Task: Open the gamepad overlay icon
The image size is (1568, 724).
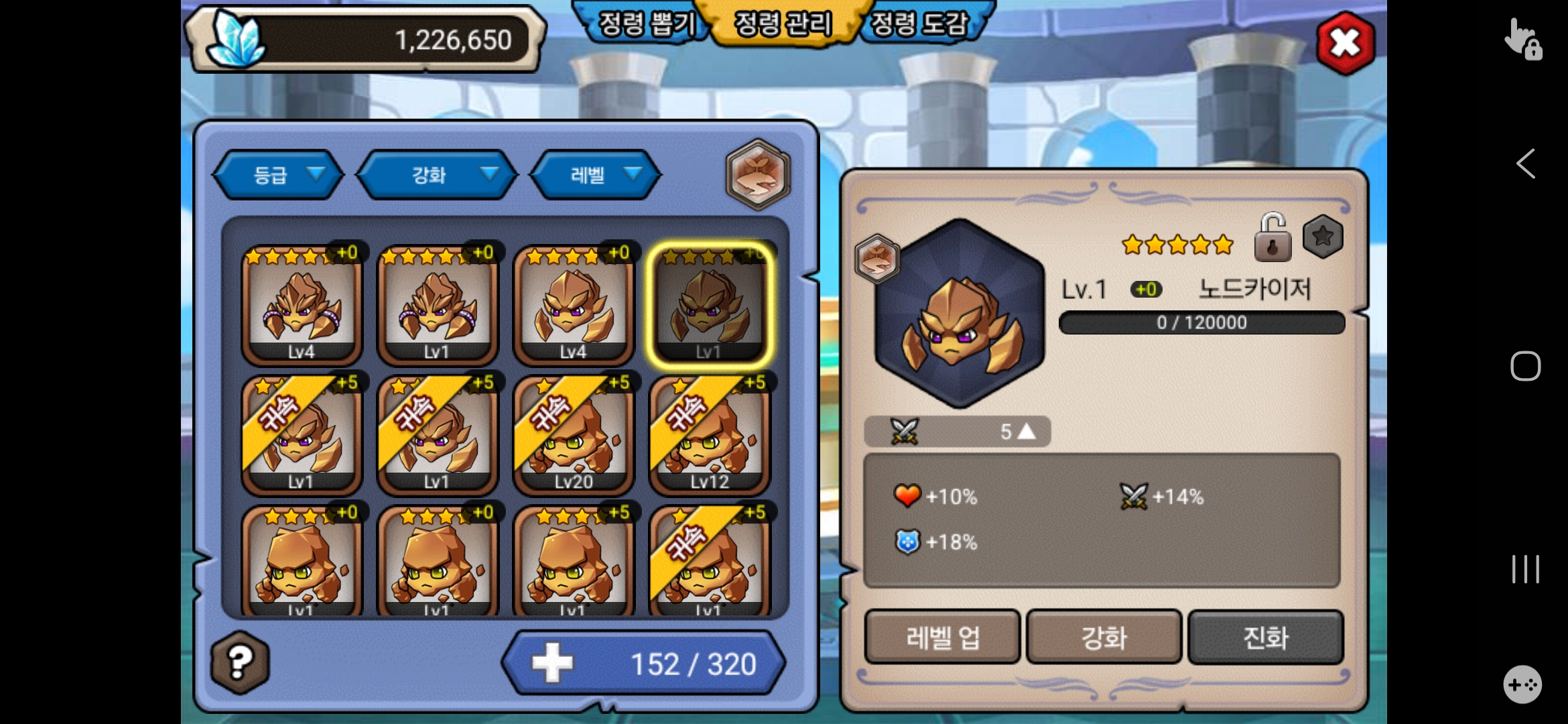Action: click(x=1522, y=684)
